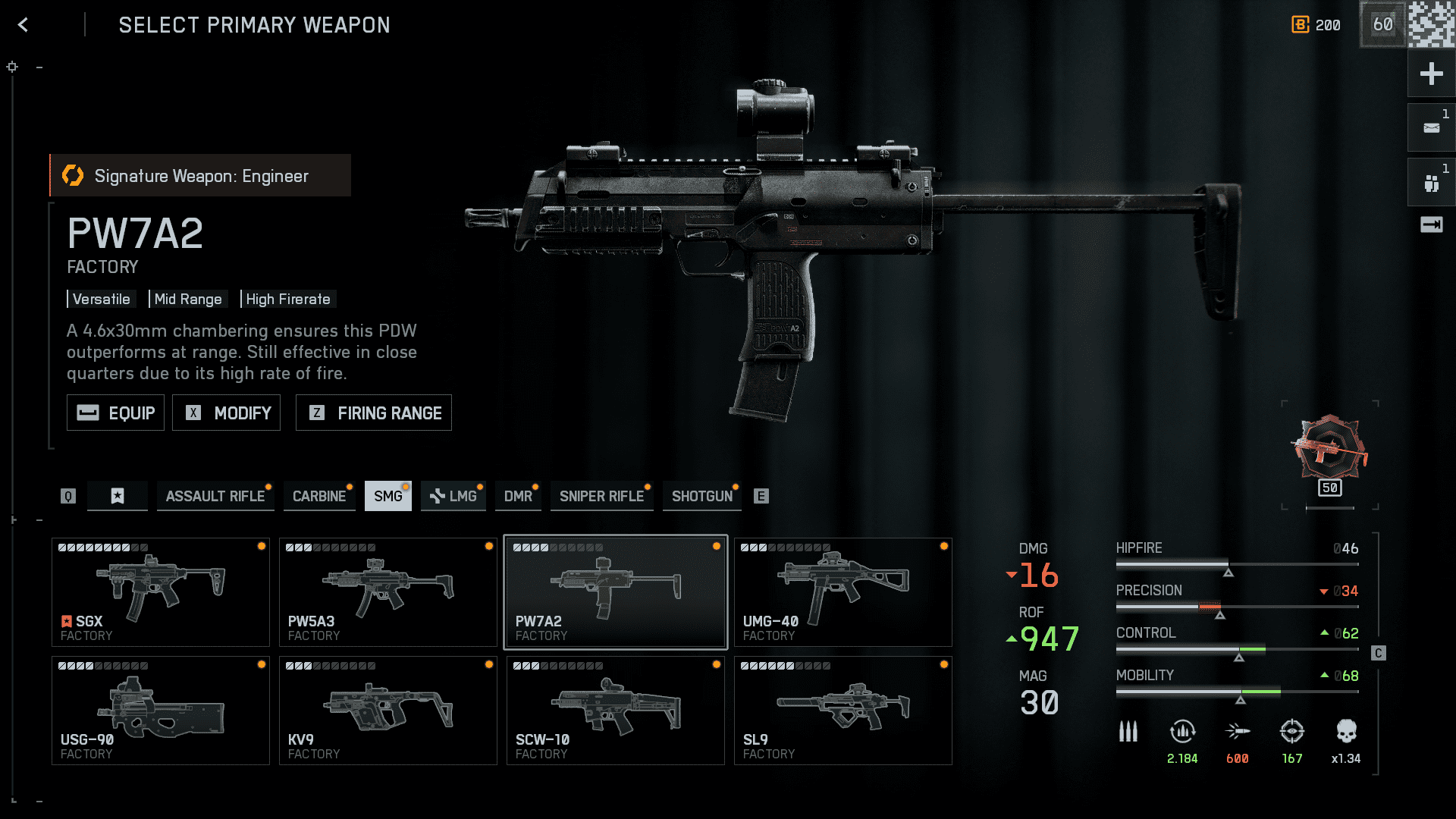Viewport: 1456px width, 819px height.
Task: Click the plus button in the right sidebar
Action: (1431, 74)
